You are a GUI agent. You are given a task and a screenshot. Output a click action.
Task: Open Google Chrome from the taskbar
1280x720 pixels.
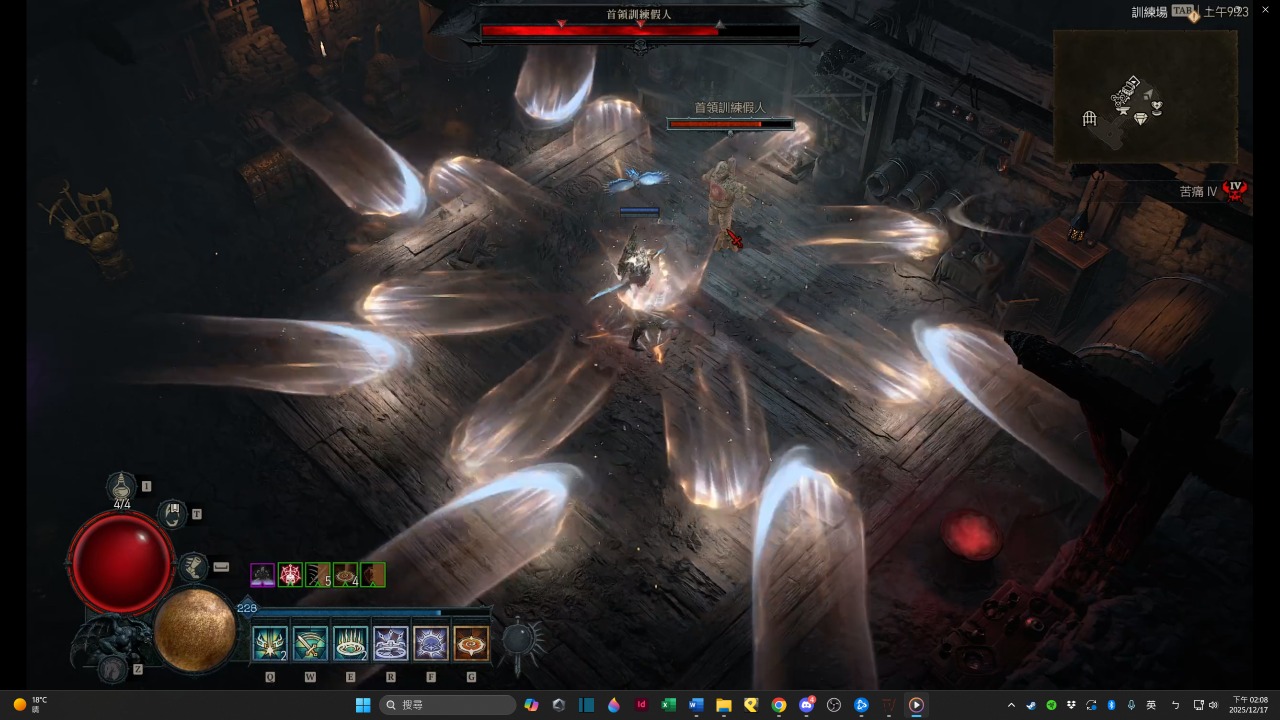click(x=778, y=705)
